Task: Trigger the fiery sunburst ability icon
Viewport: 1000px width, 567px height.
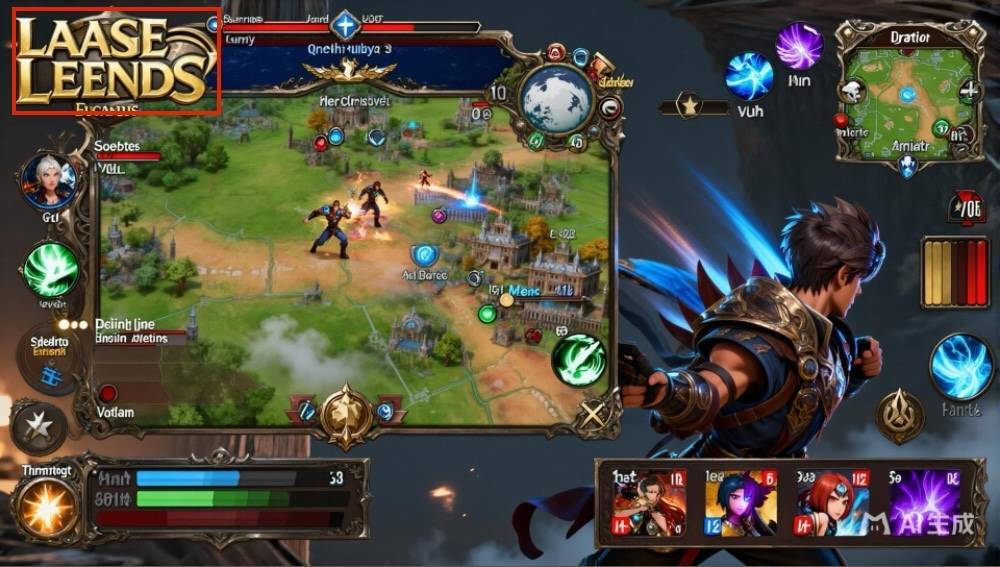Action: tap(46, 507)
